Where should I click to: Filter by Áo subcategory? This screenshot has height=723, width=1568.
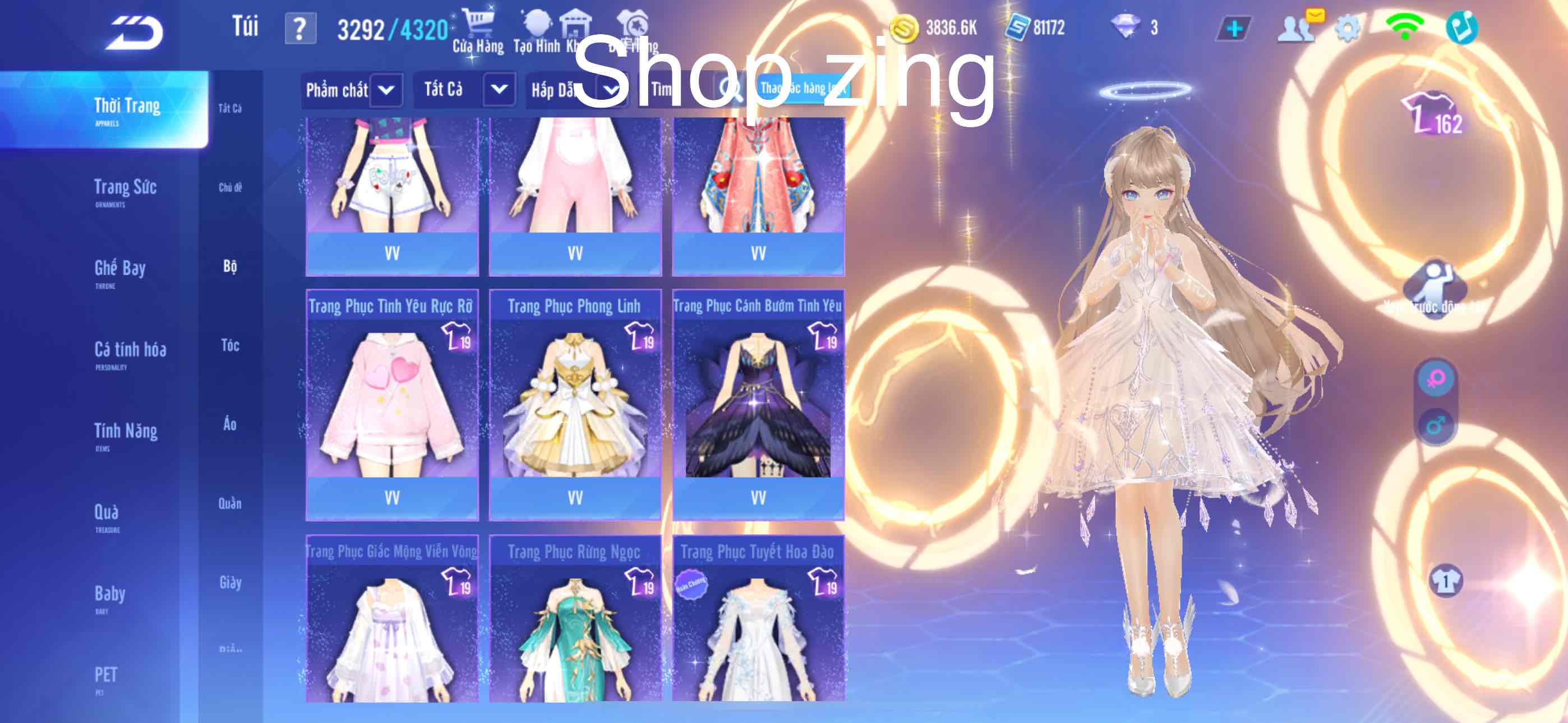[230, 424]
